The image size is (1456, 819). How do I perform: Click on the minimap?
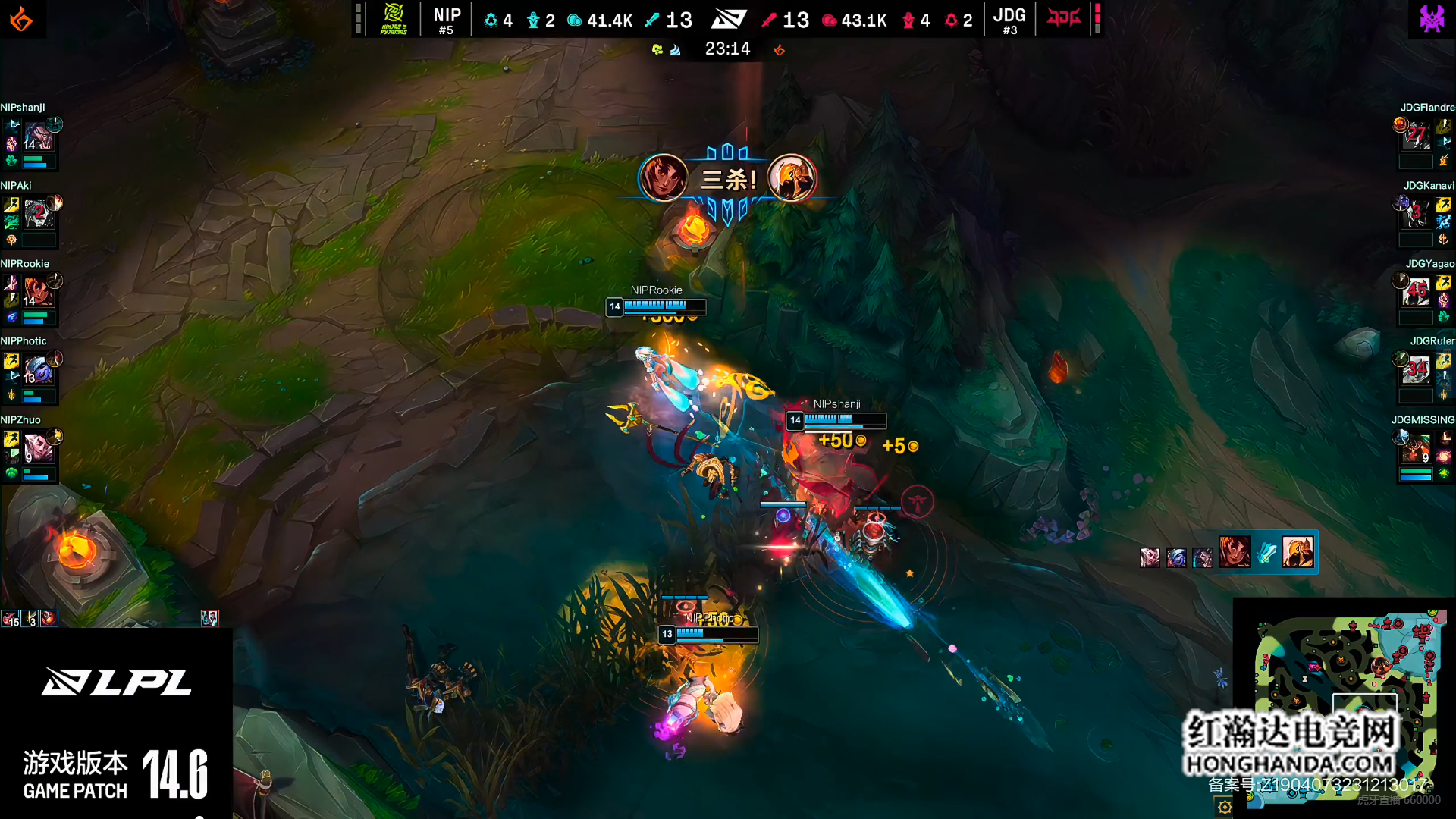tap(1346, 705)
